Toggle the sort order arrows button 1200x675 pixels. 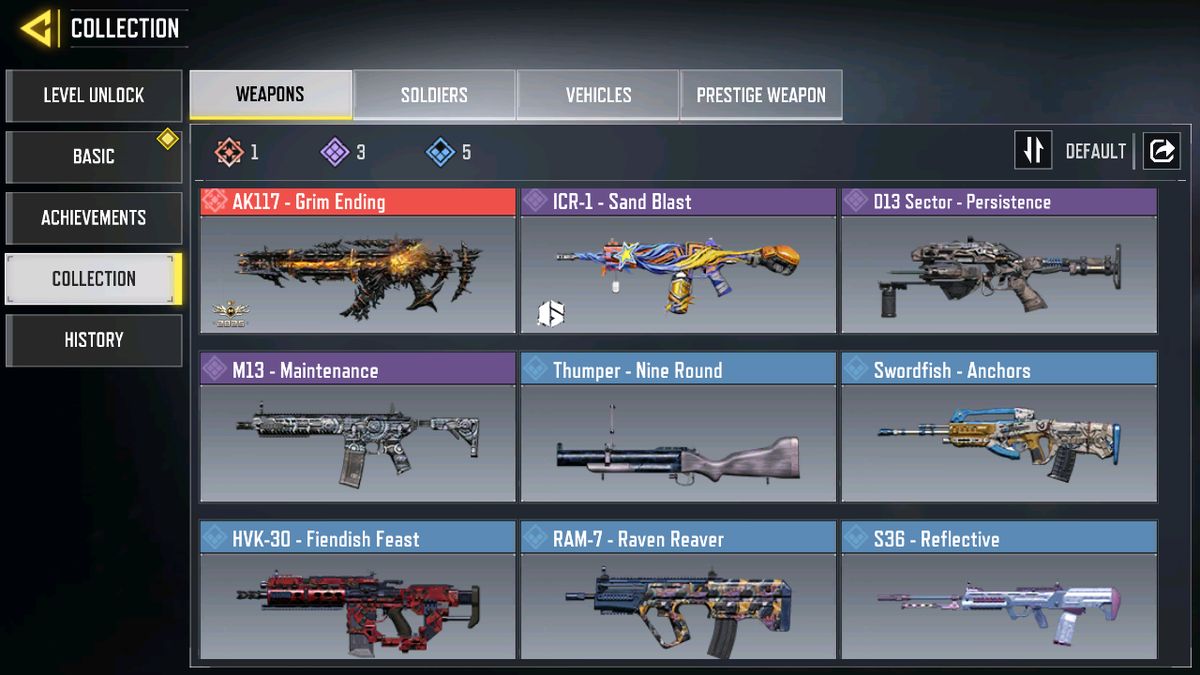(1033, 151)
